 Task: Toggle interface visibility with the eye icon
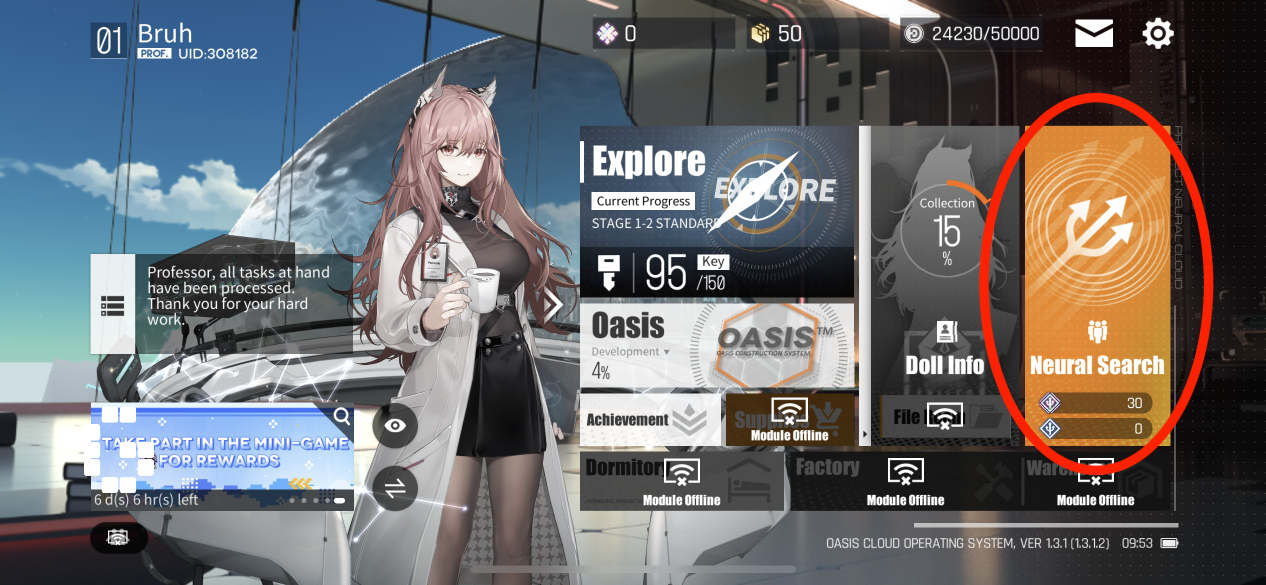click(x=395, y=426)
